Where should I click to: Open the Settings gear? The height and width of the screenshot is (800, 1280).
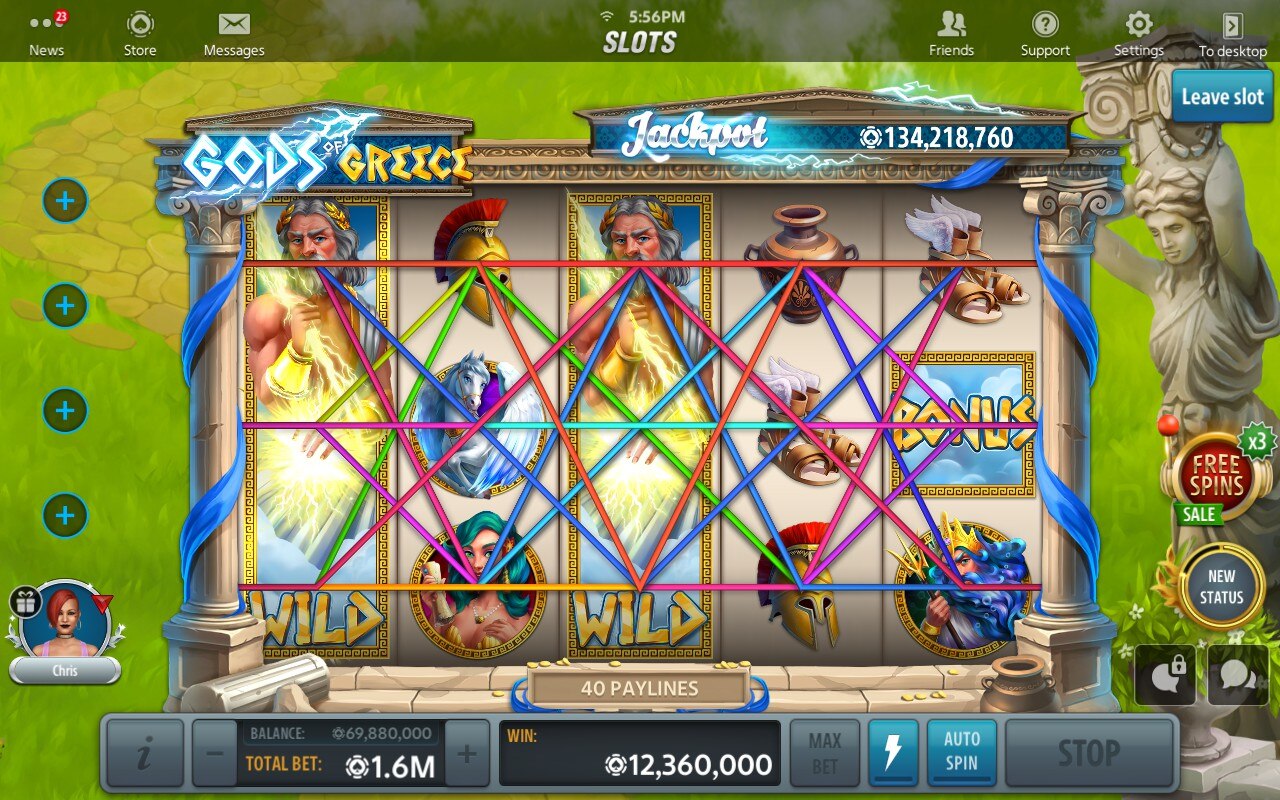pos(1139,34)
